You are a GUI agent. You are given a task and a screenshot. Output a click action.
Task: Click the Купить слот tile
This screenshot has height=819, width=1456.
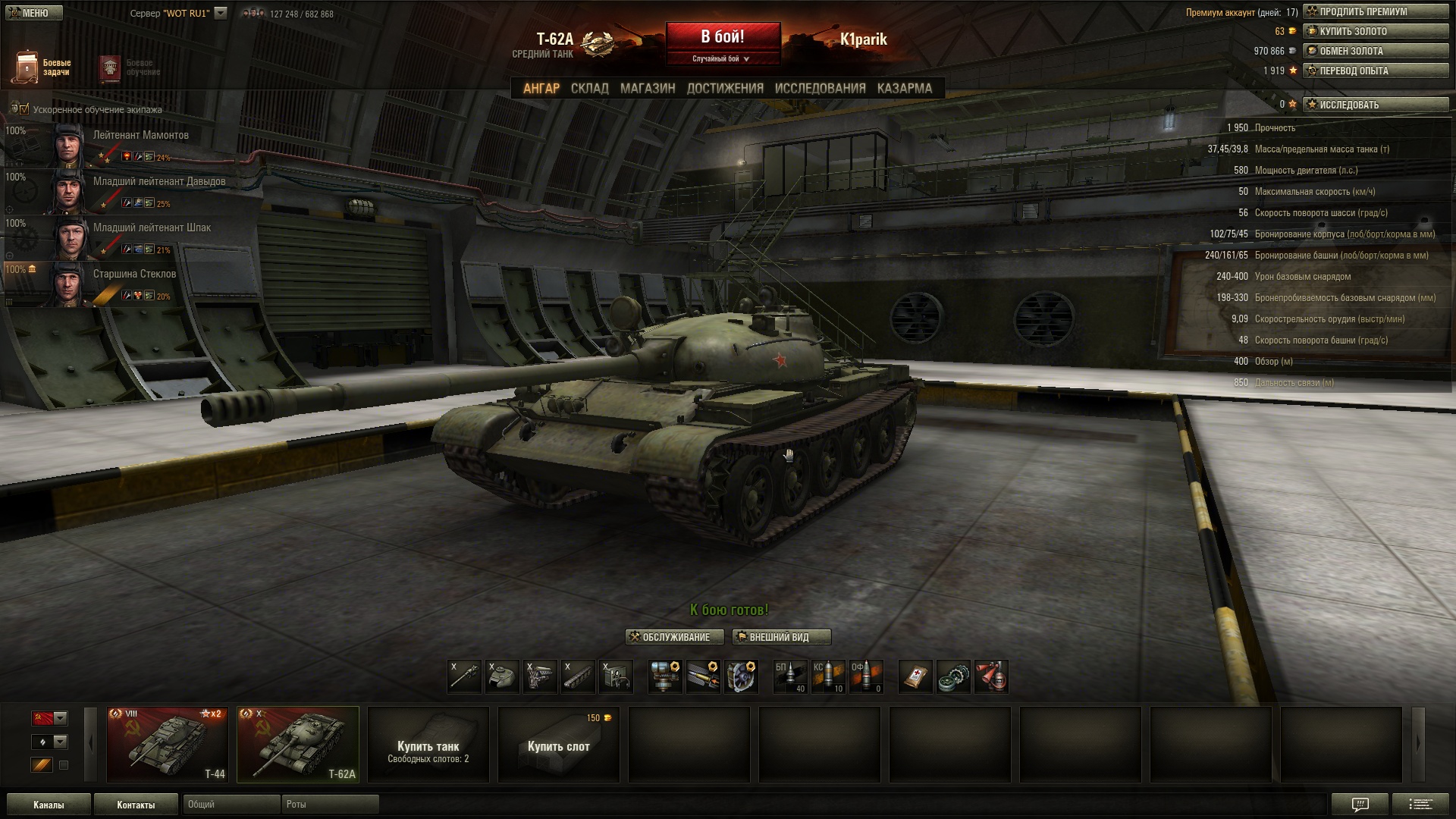tap(559, 744)
